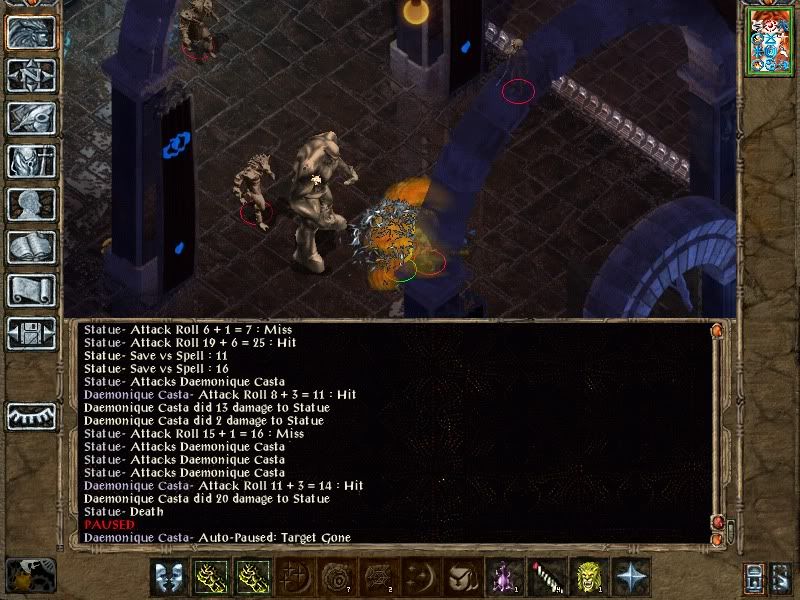This screenshot has height=600, width=800.
Task: Open the inventory screen
Action: click(31, 161)
